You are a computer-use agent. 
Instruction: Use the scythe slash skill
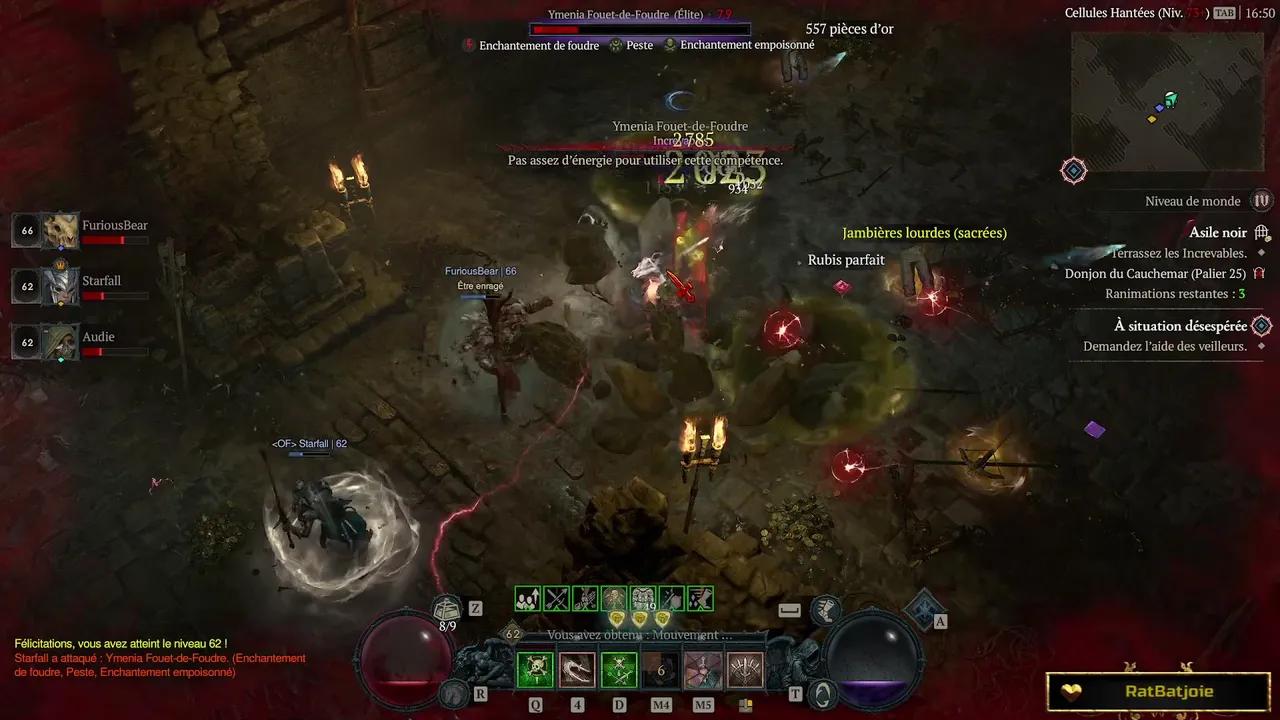coord(577,670)
